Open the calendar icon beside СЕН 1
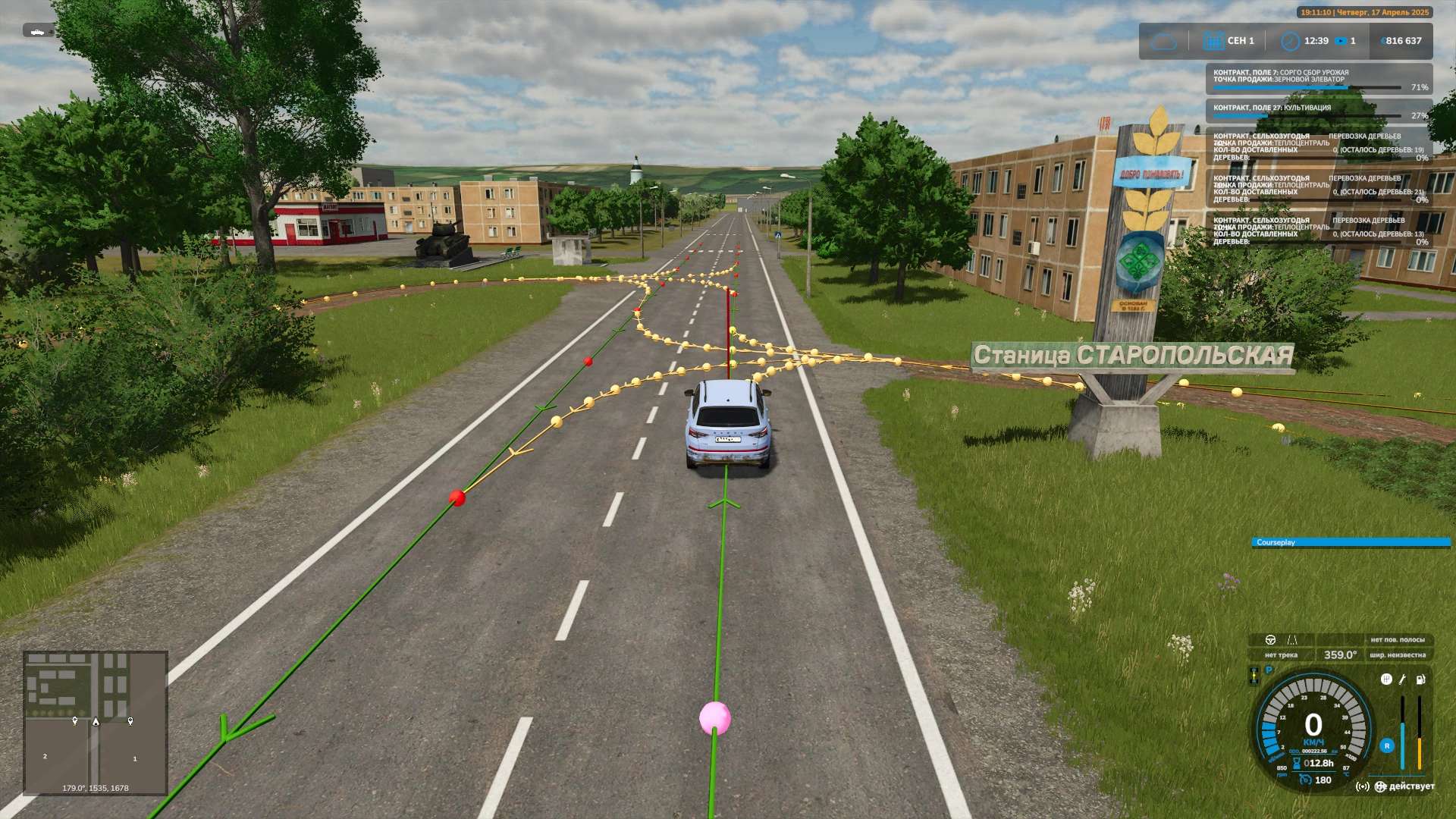 point(1213,41)
